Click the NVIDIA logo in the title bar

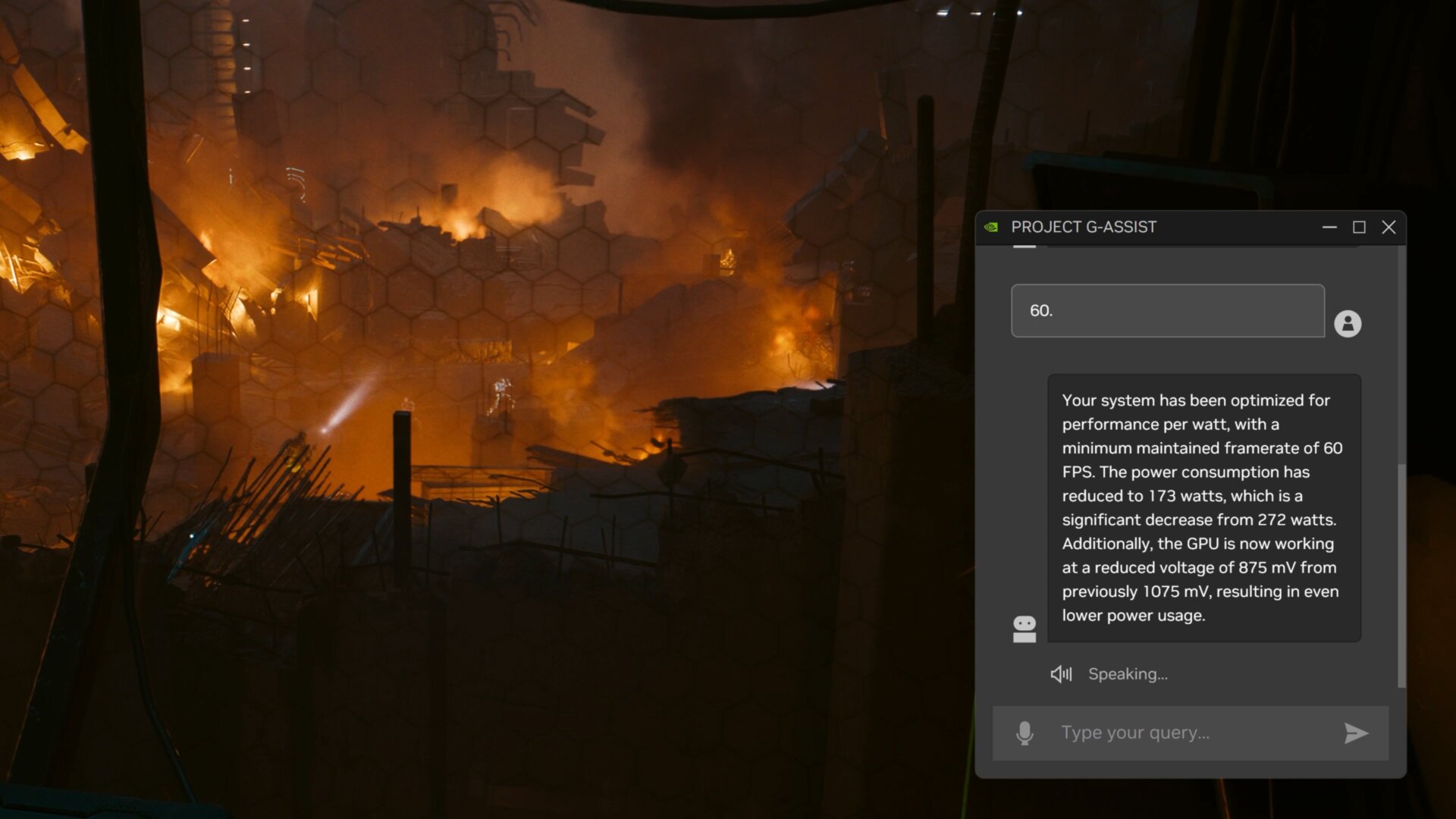pos(993,227)
